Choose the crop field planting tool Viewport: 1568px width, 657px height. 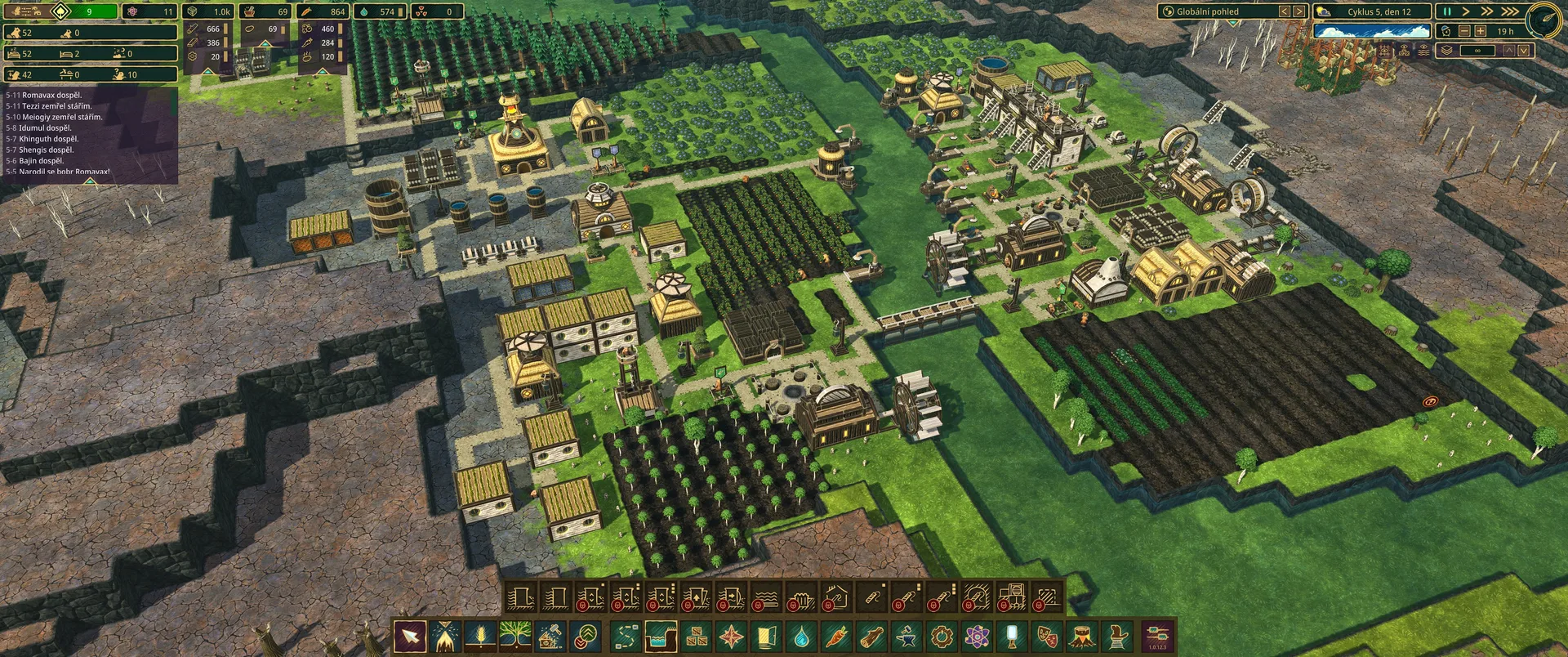tap(480, 637)
